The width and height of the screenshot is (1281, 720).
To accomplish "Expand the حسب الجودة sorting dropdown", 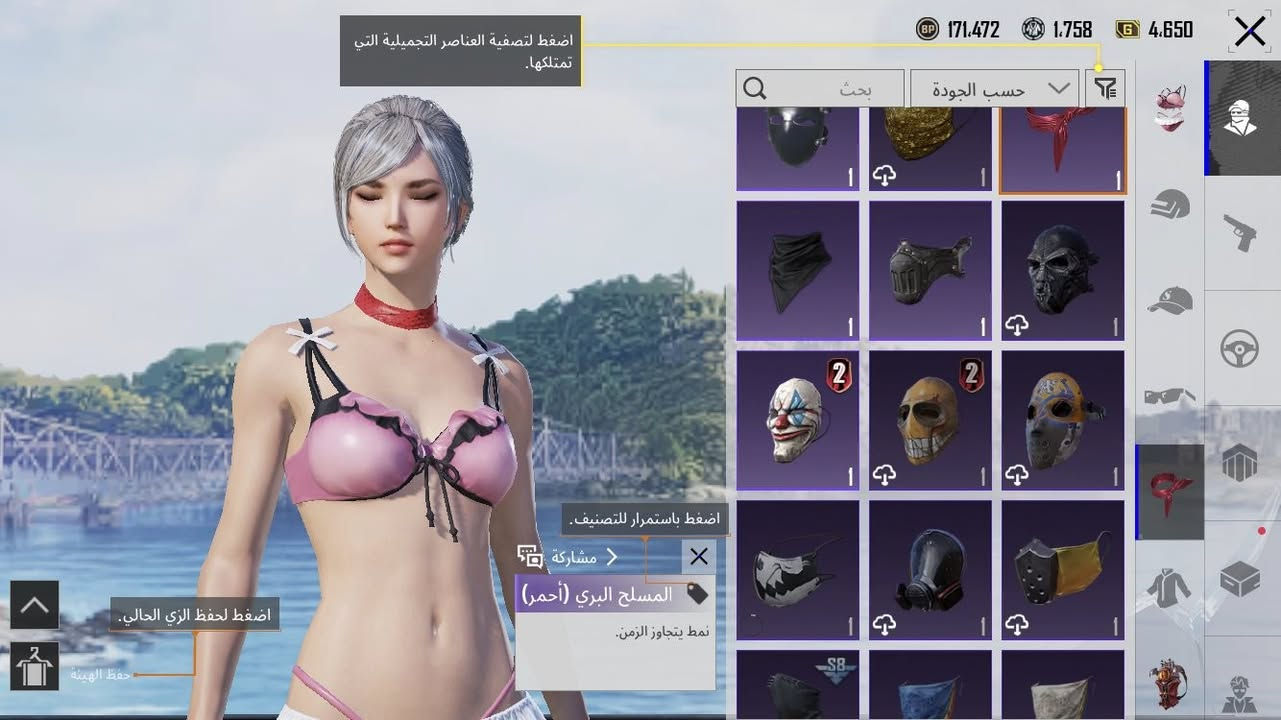I will point(994,88).
